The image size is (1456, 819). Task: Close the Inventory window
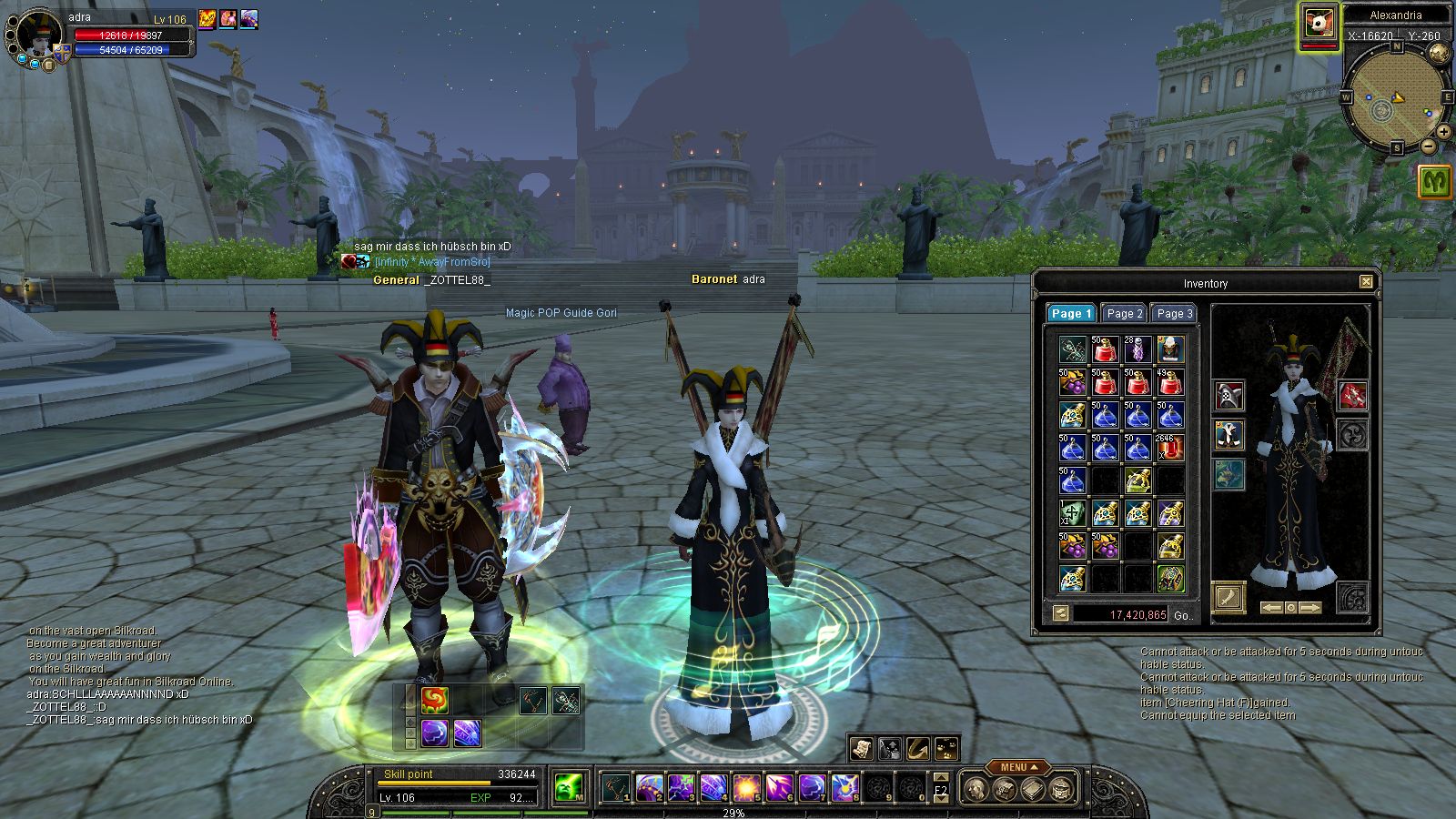(1366, 282)
